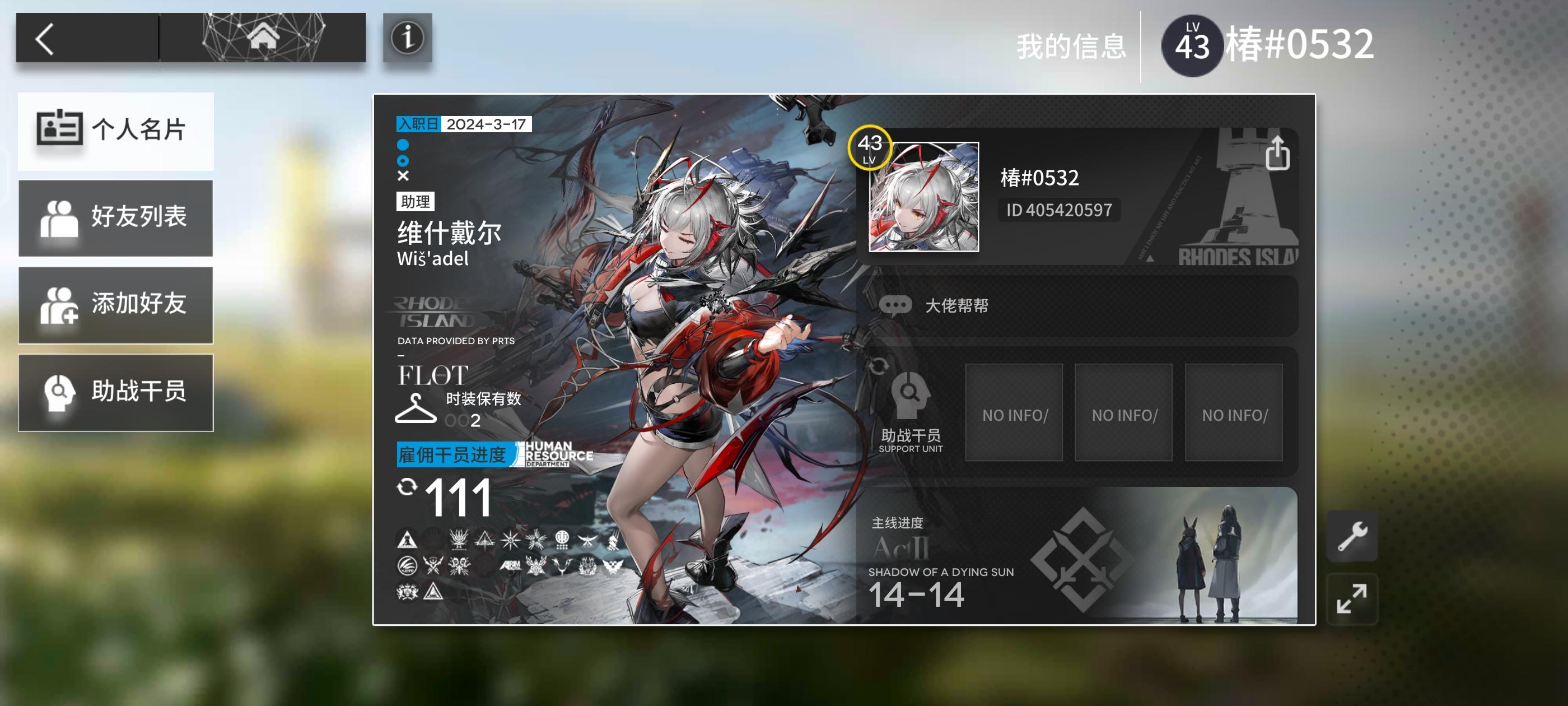Switch to the 个人名片 tab
The height and width of the screenshot is (706, 1568).
[116, 132]
